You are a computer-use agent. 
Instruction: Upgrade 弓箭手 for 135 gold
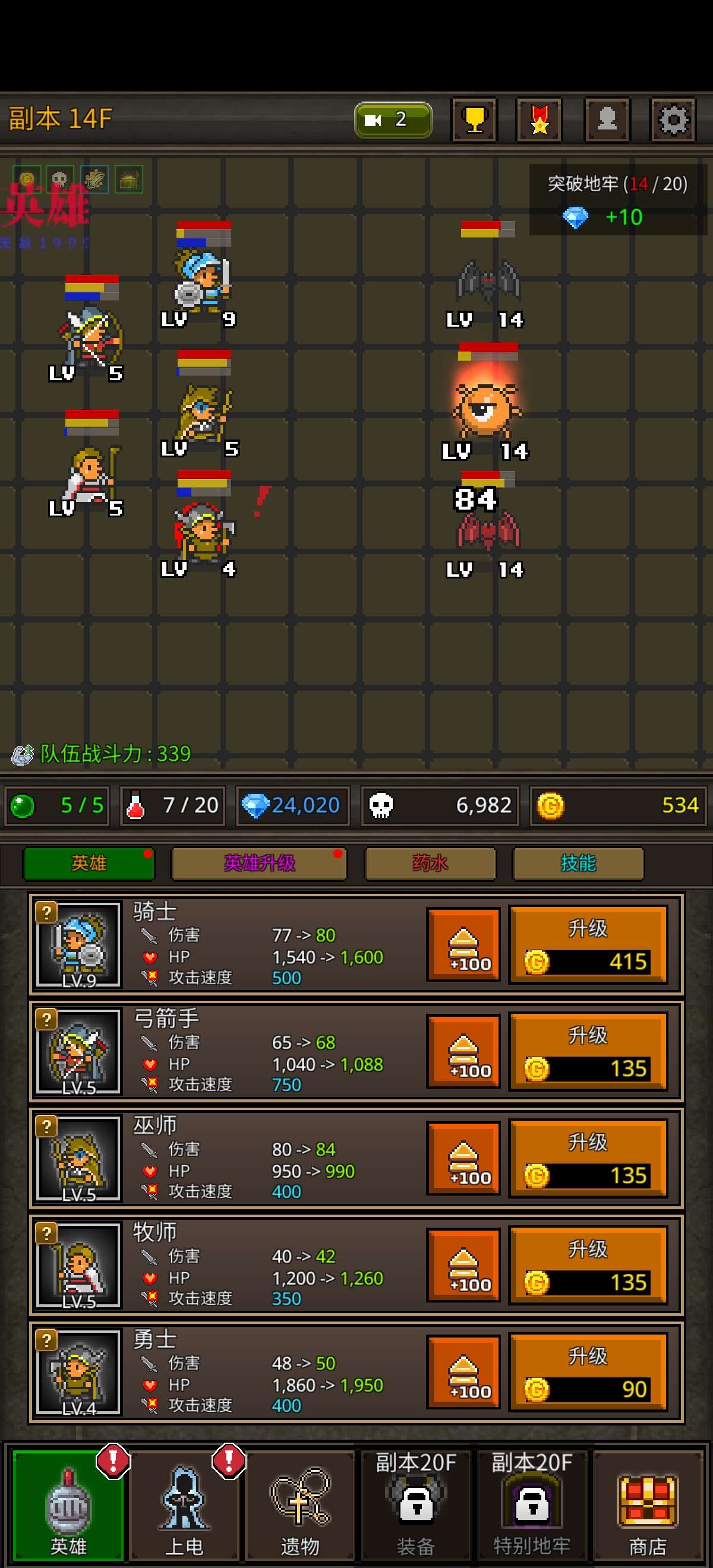coord(588,1052)
